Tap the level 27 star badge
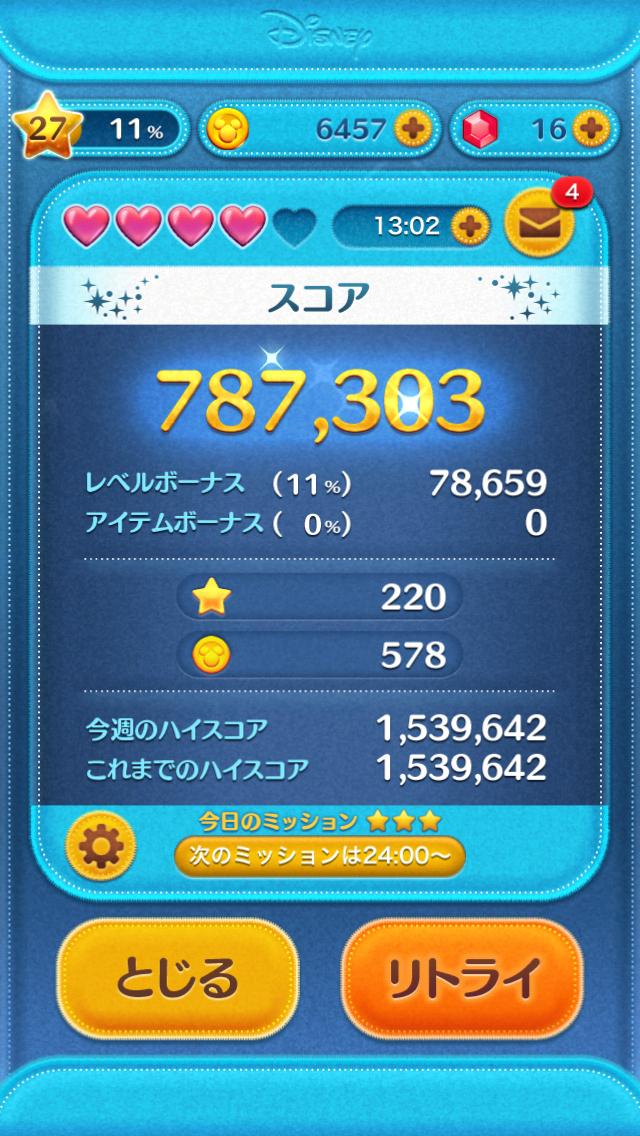The width and height of the screenshot is (640, 1136). point(40,129)
